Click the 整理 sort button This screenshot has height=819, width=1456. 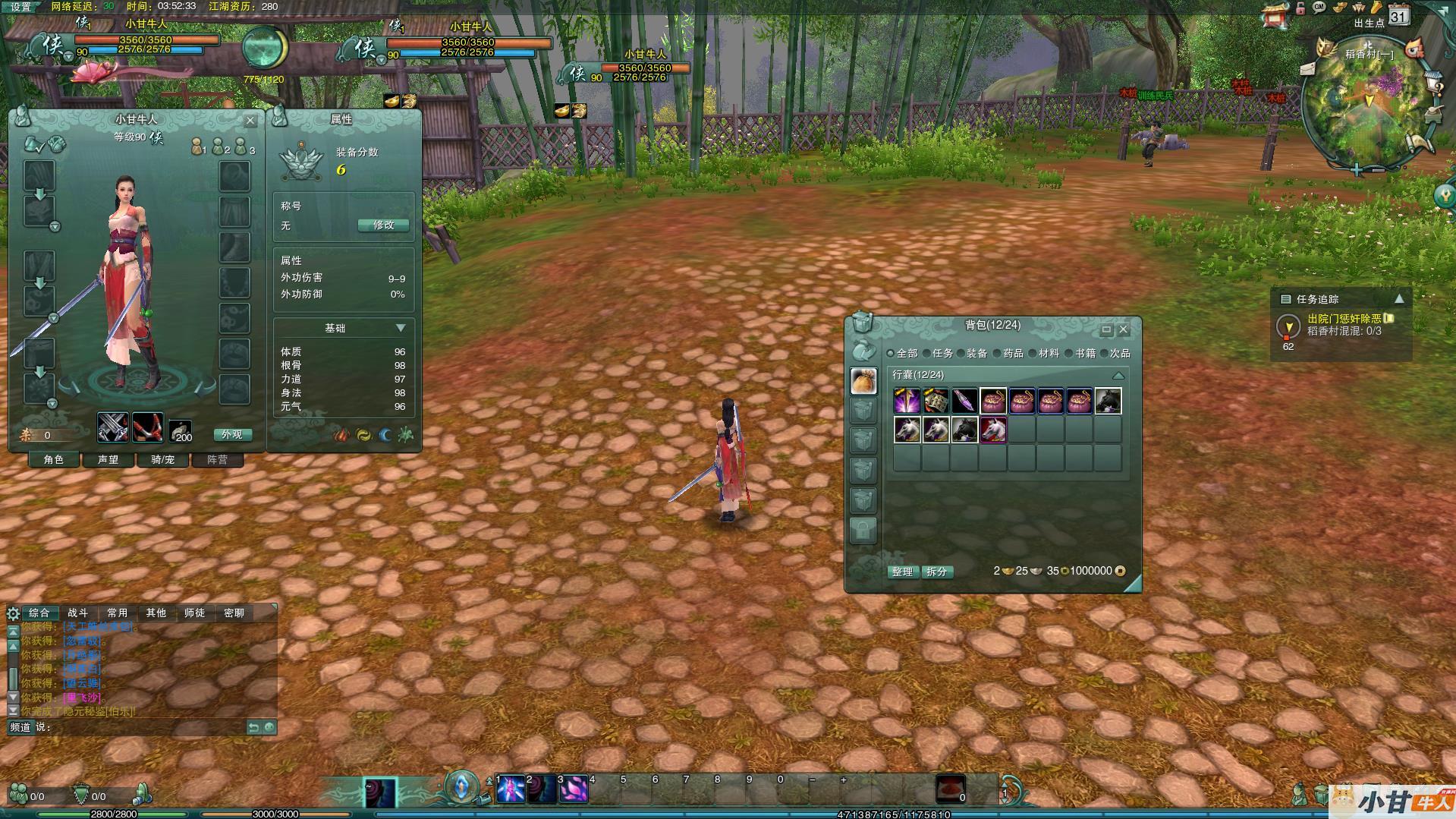coord(902,572)
